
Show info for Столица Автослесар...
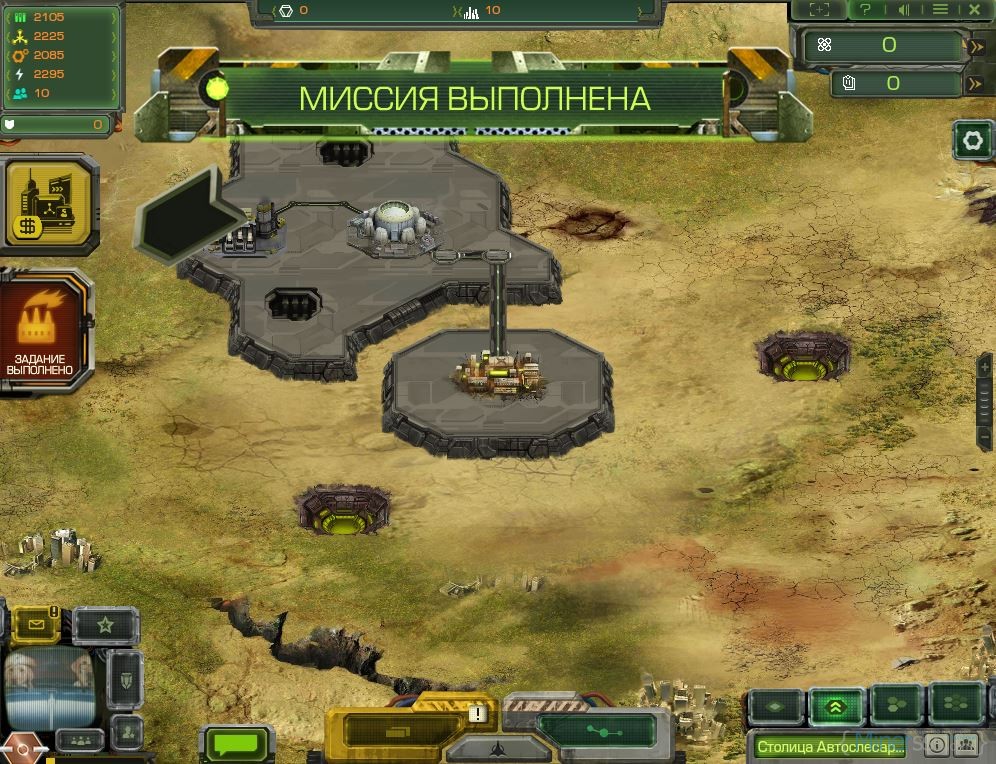tap(937, 745)
